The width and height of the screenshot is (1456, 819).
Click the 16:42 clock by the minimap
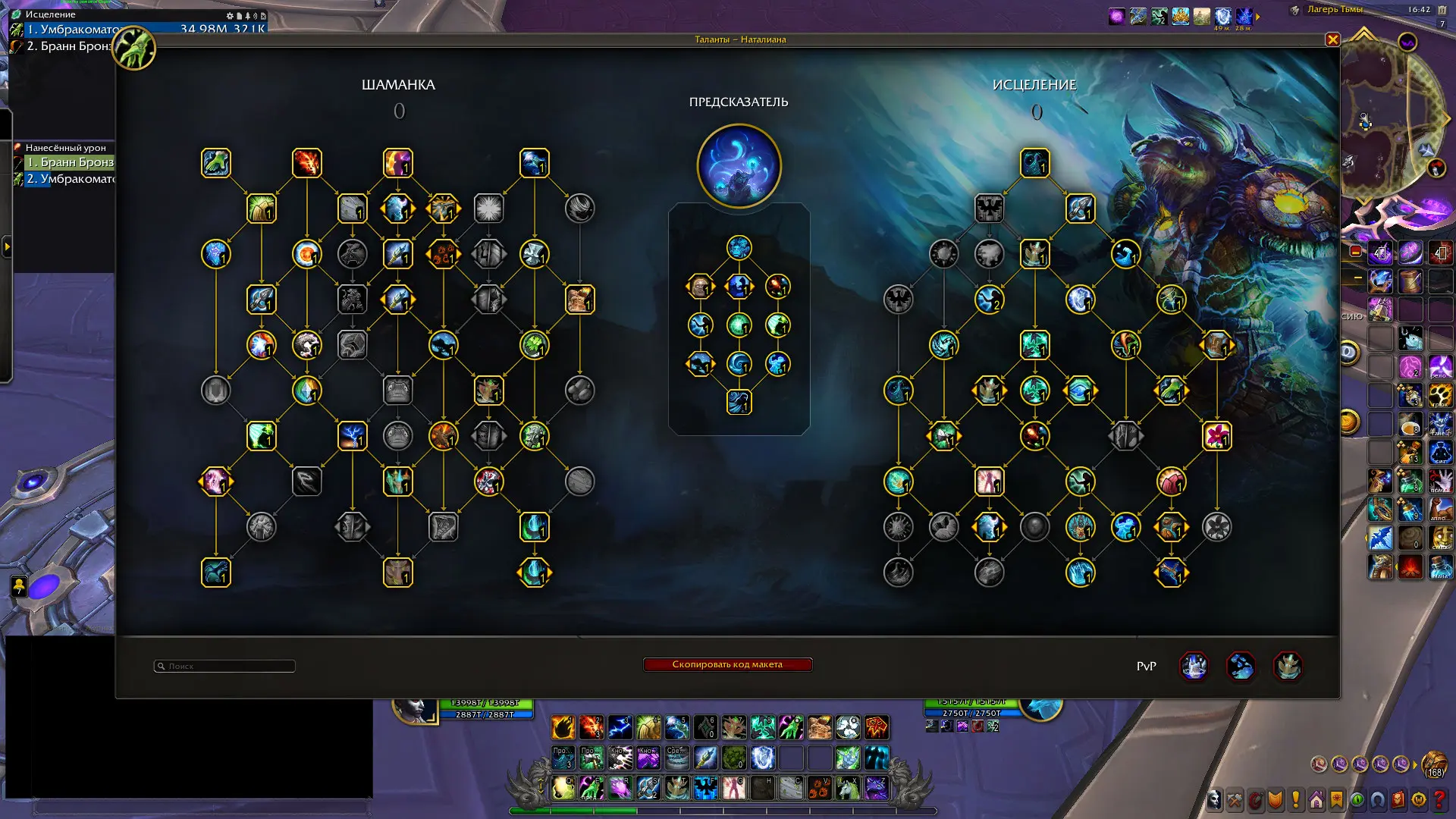[x=1419, y=10]
